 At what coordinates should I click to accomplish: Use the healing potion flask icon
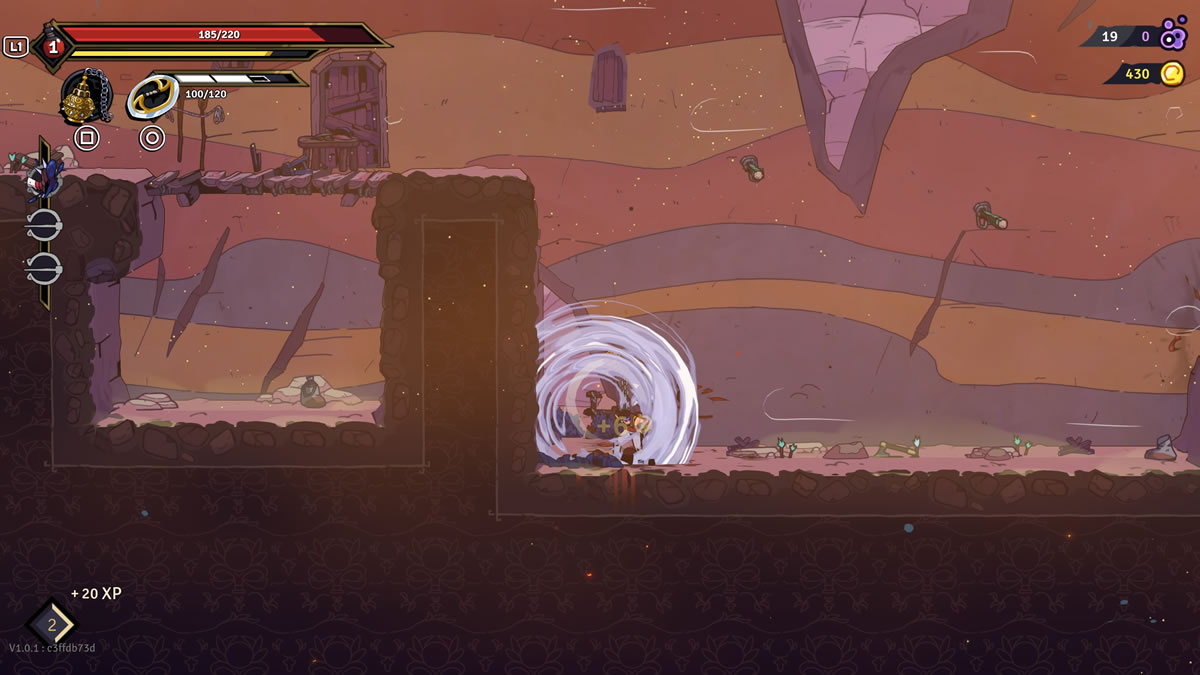click(51, 45)
